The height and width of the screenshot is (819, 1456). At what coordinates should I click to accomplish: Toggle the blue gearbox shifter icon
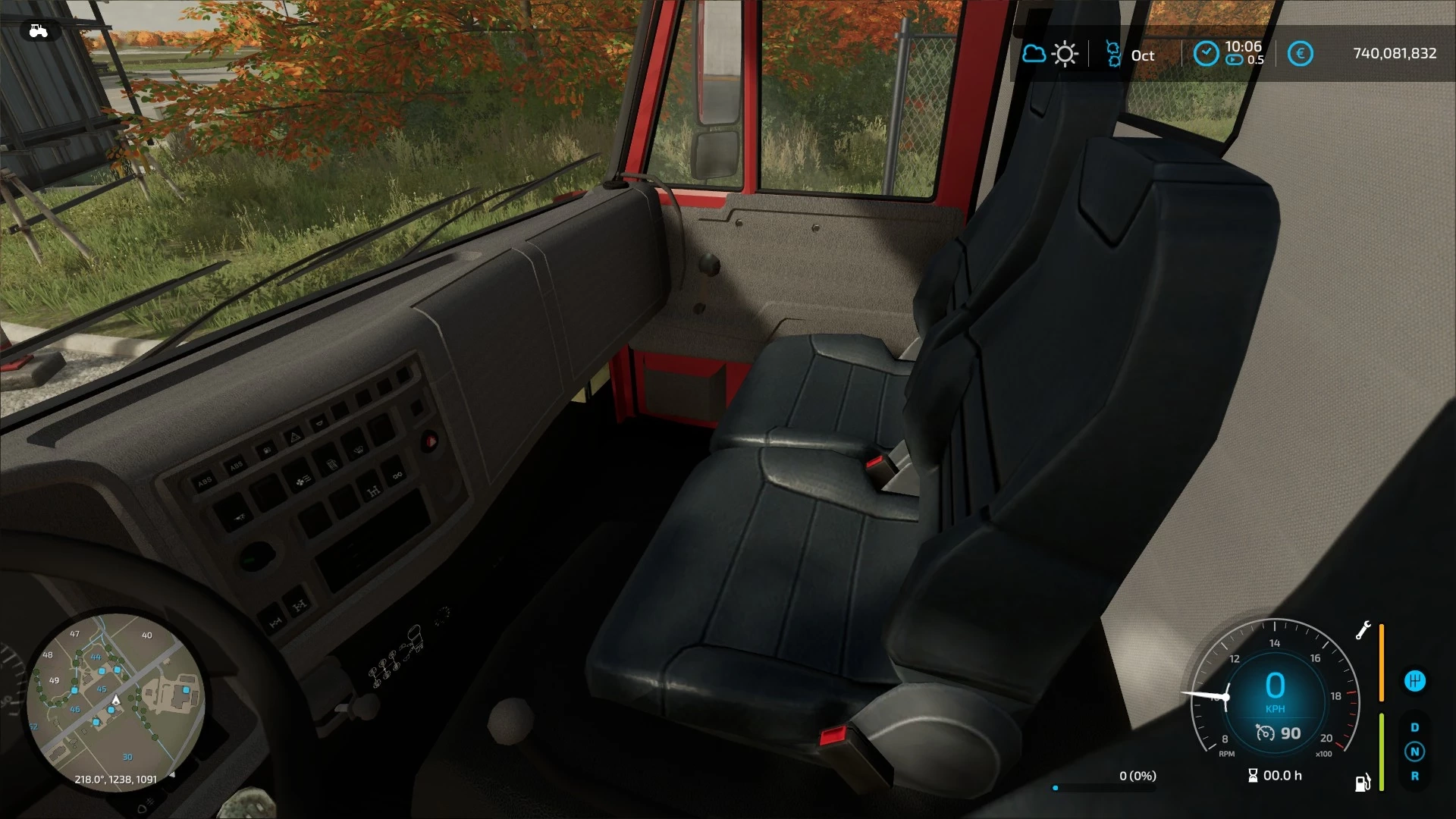[x=1414, y=681]
